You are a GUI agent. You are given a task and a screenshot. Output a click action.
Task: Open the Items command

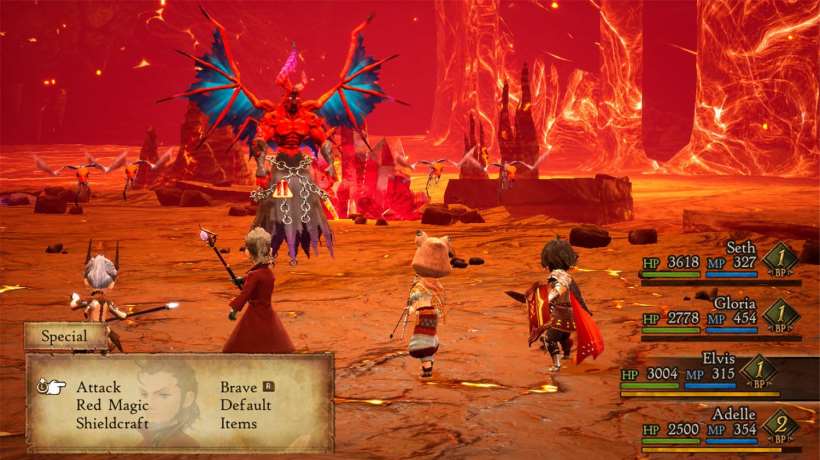[239, 423]
